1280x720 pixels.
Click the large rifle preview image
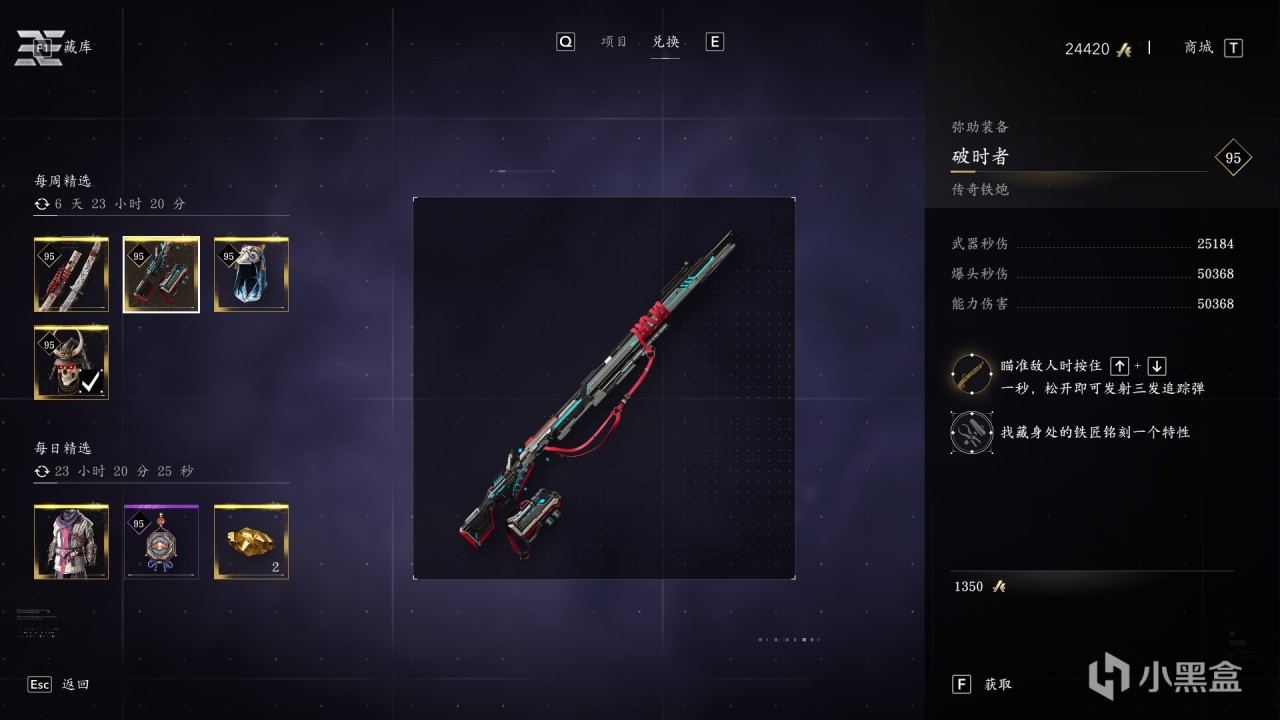[604, 388]
